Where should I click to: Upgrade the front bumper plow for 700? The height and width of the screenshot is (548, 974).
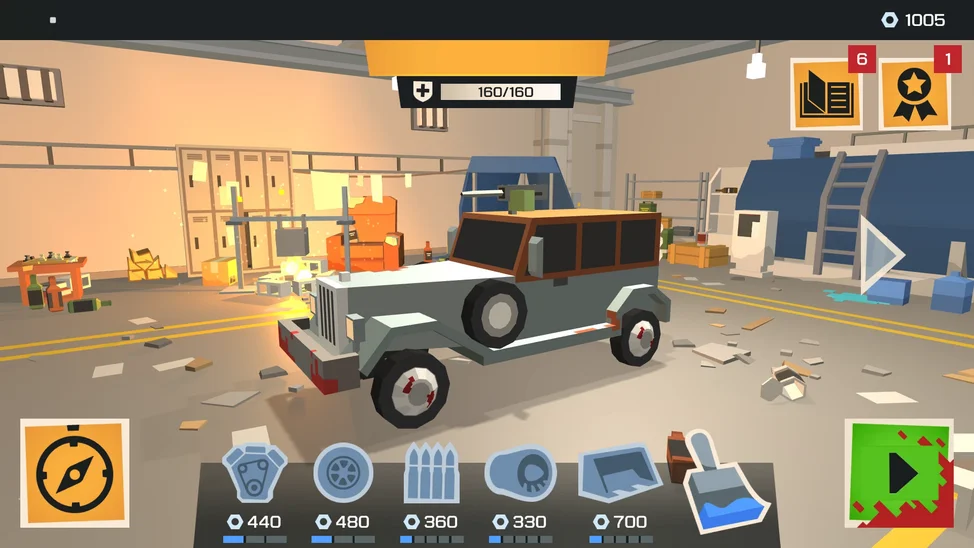[617, 474]
